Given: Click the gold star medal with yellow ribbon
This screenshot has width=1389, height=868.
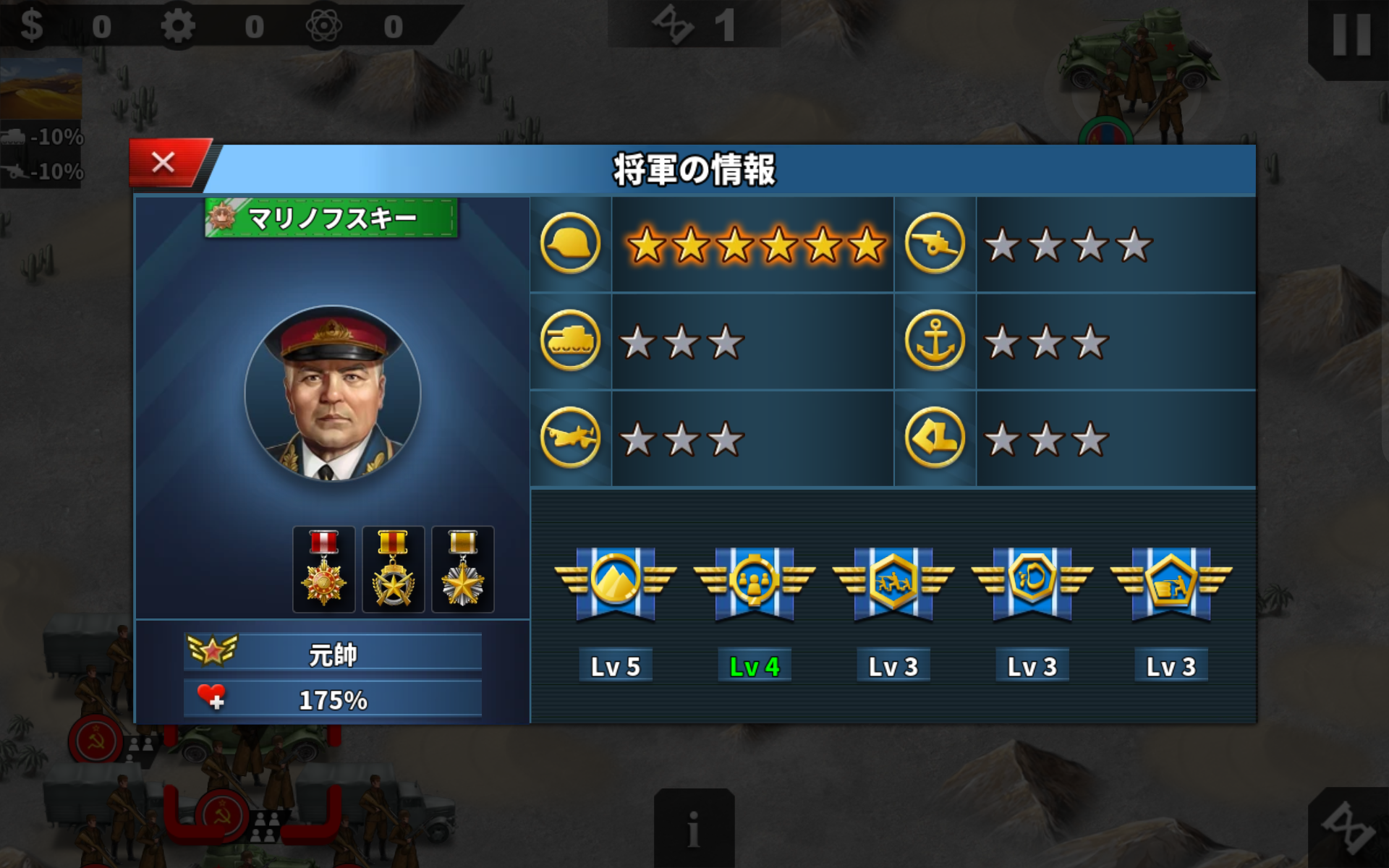Looking at the screenshot, I should [x=392, y=568].
